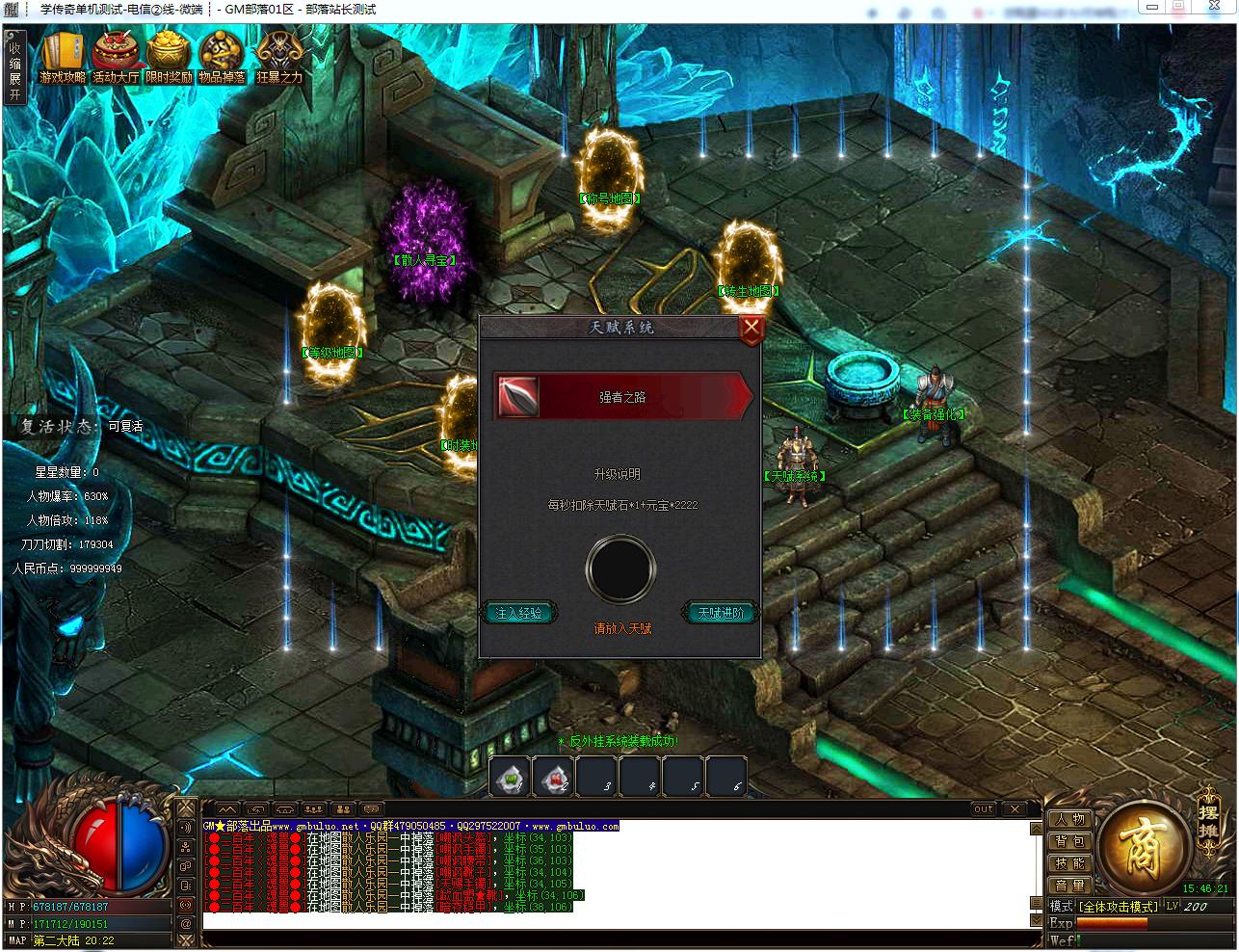Open the 技能 skills panel
1239x952 pixels.
(x=1069, y=863)
